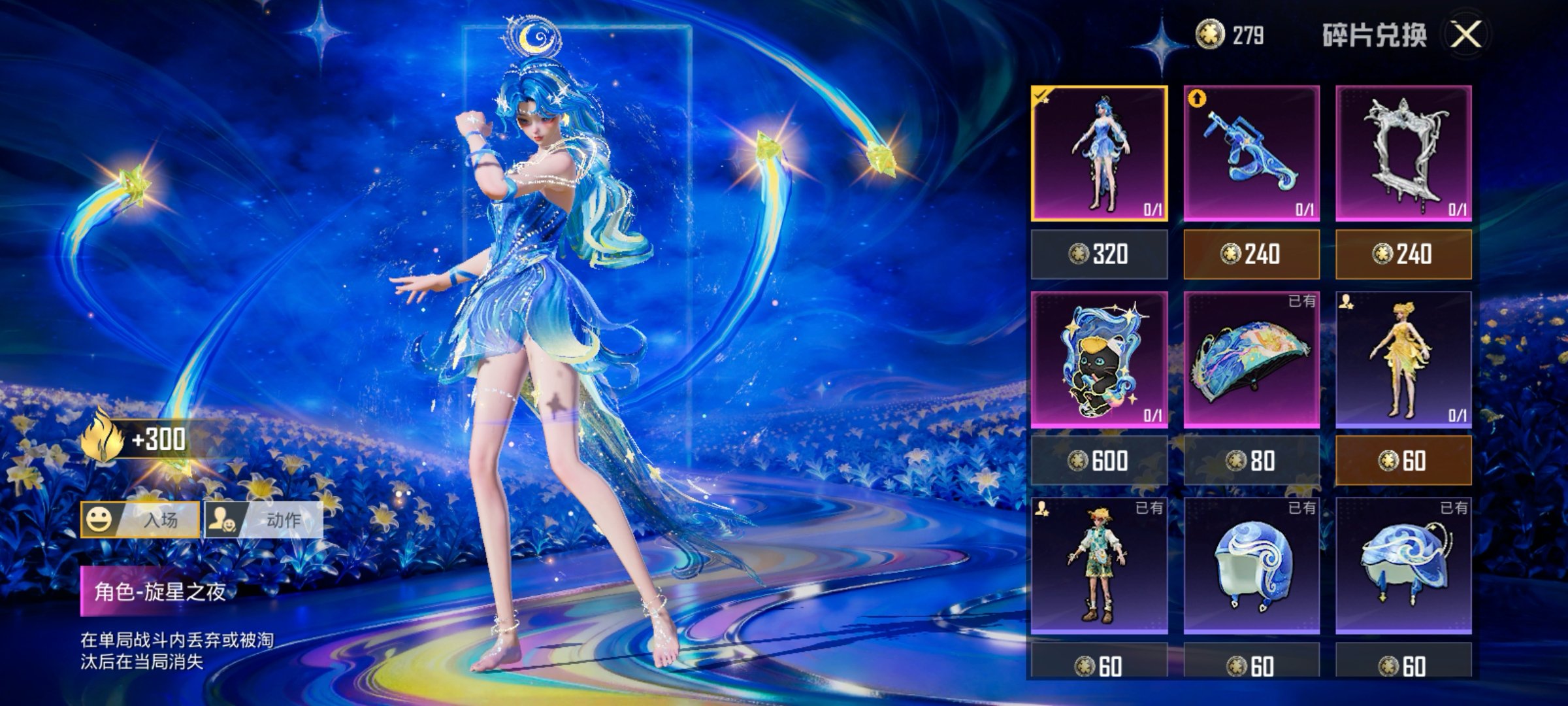
Task: Choose the round blue swirl helmet tile
Action: 1251,565
